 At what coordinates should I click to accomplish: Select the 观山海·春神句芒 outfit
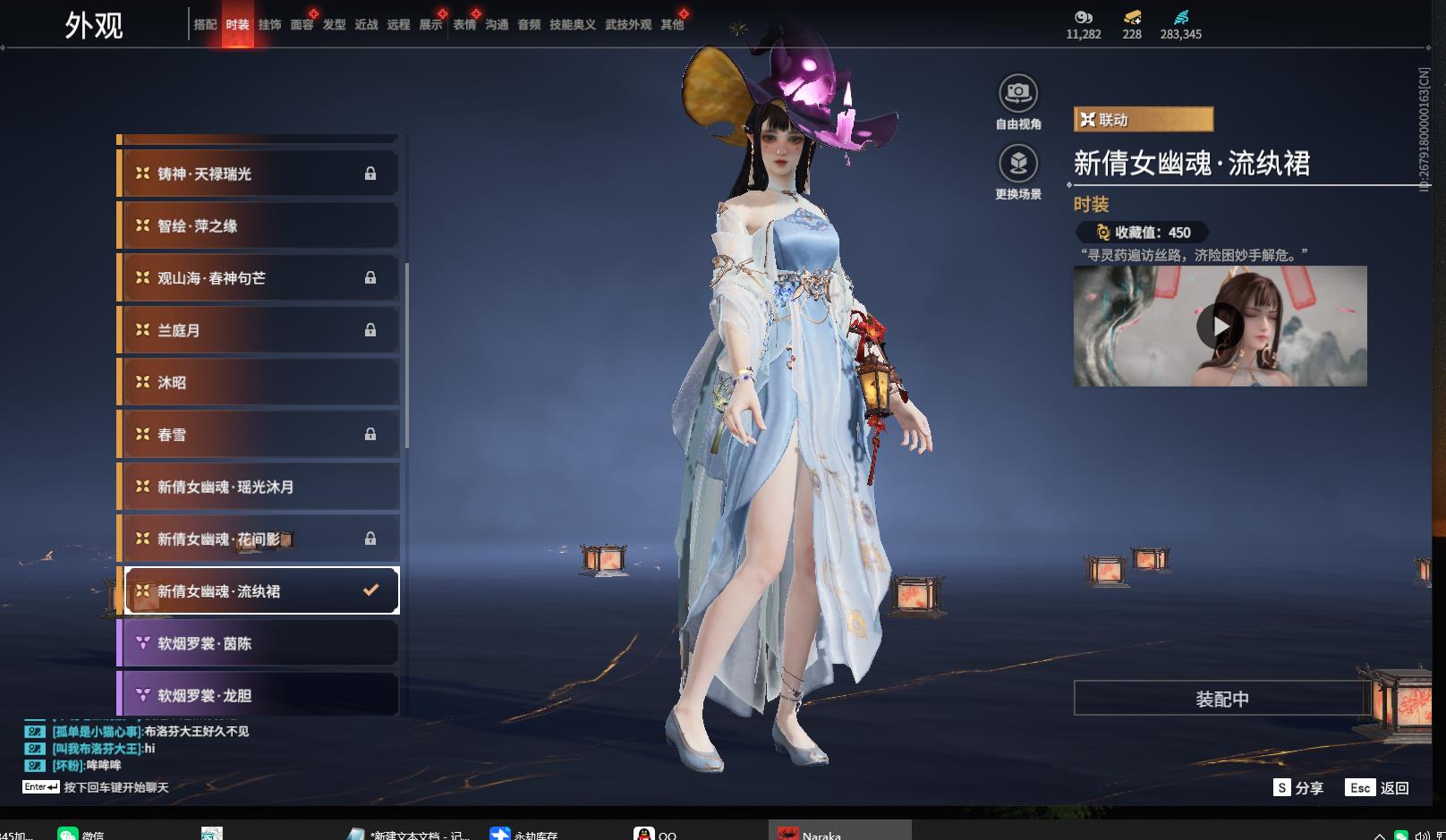pos(259,278)
